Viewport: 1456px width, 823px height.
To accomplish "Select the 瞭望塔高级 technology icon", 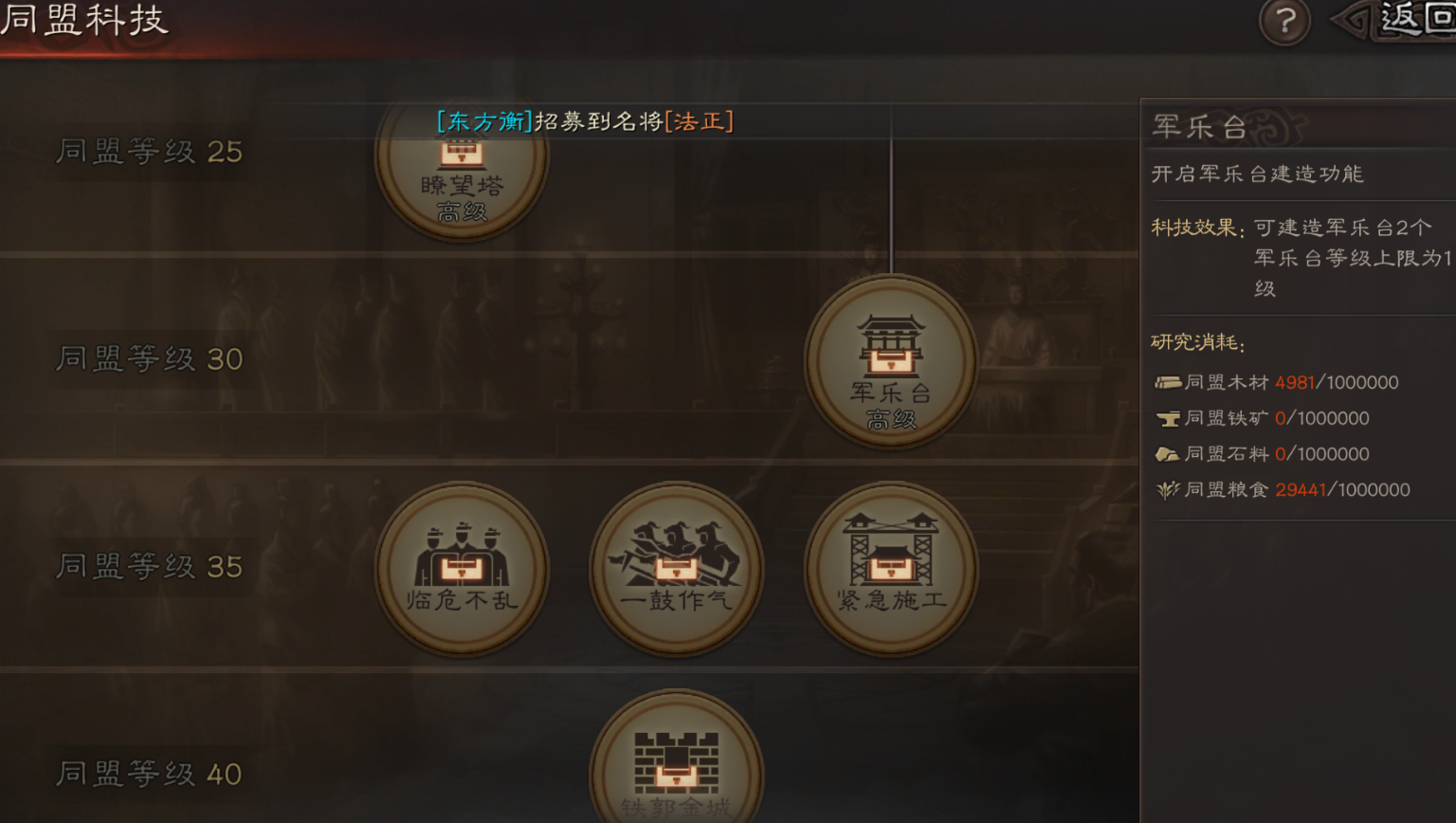I will pyautogui.click(x=462, y=175).
